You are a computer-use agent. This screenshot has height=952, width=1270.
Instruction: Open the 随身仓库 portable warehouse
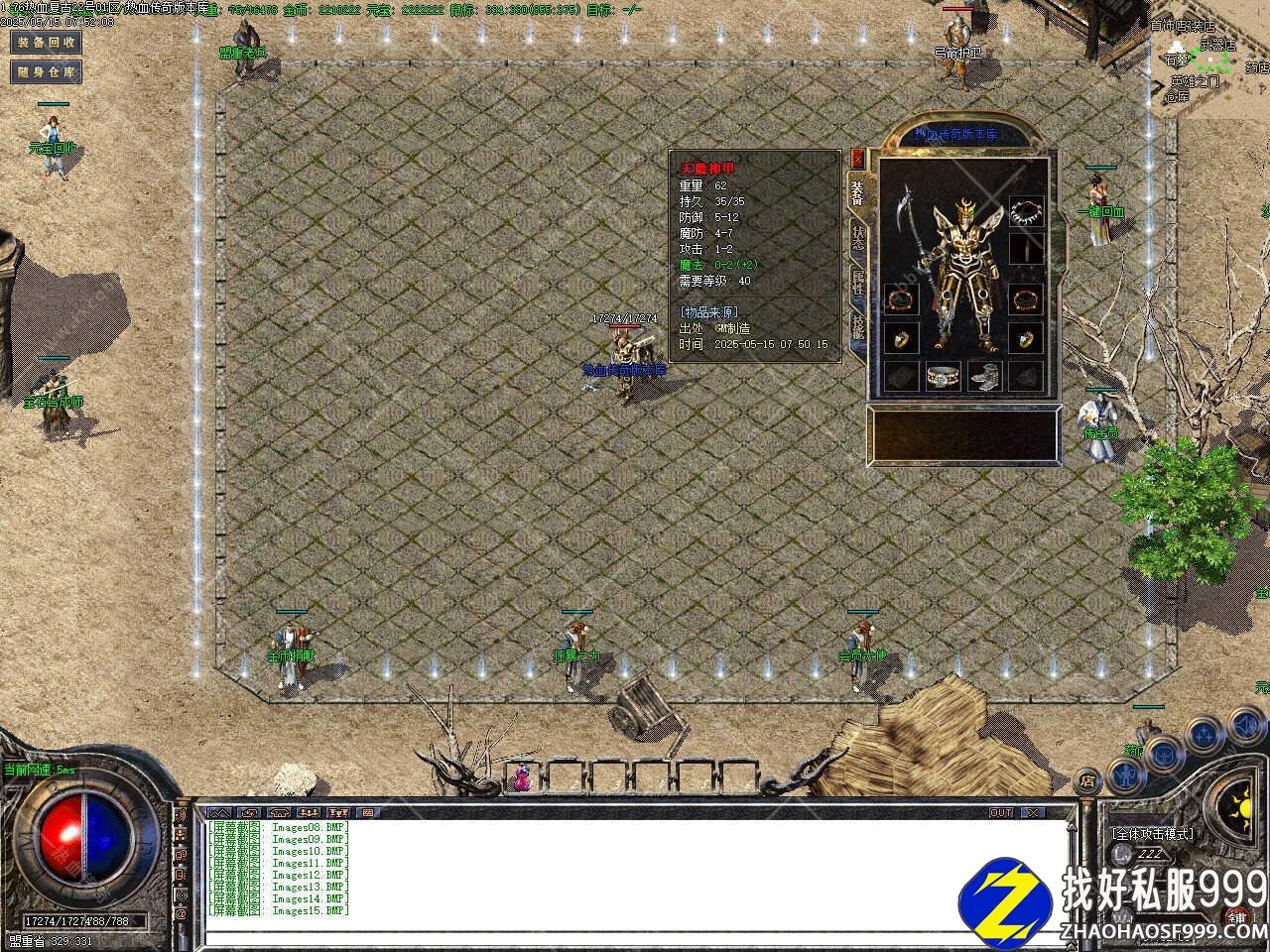46,71
